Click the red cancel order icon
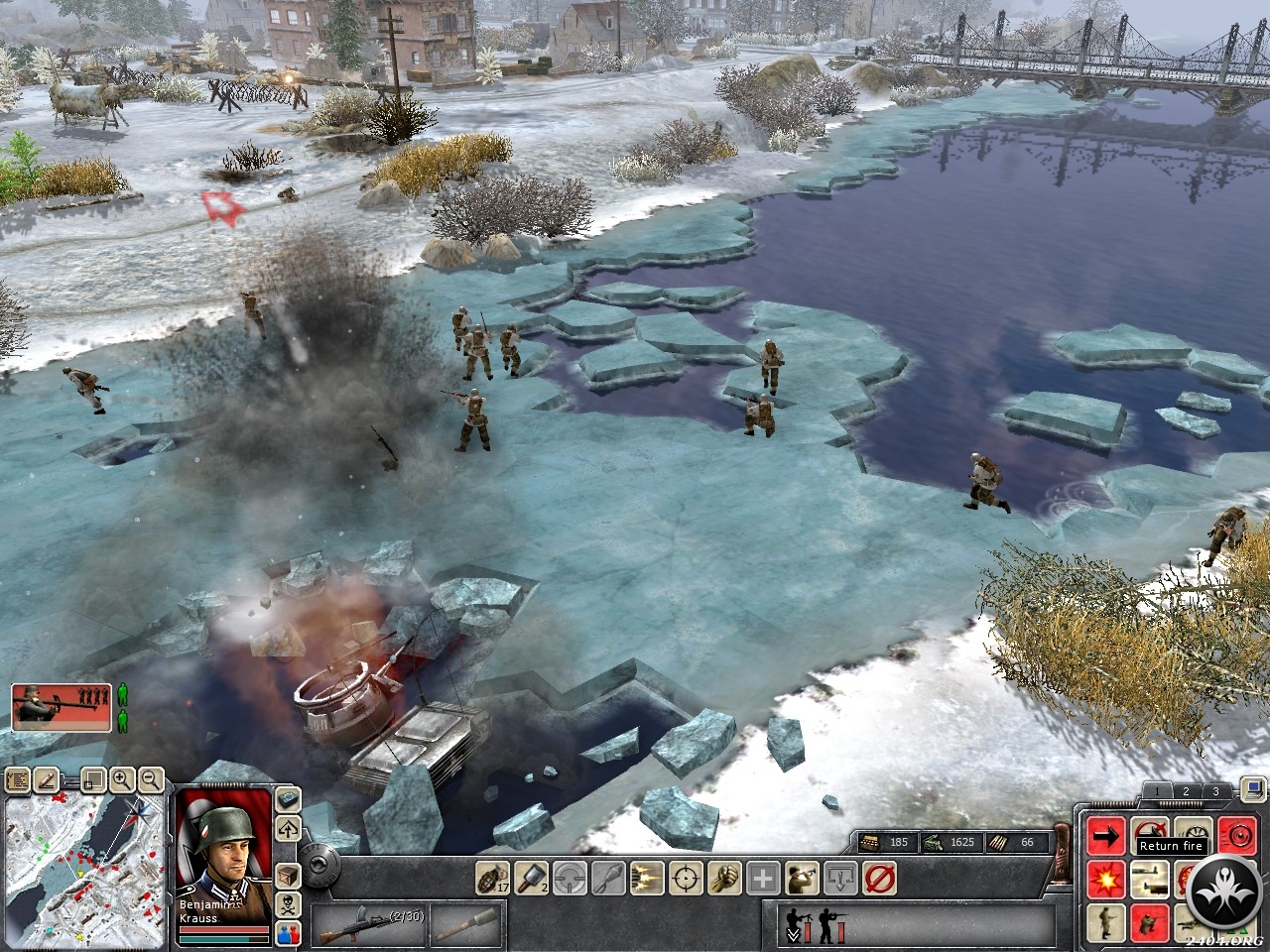Viewport: 1270px width, 952px height. [879, 878]
